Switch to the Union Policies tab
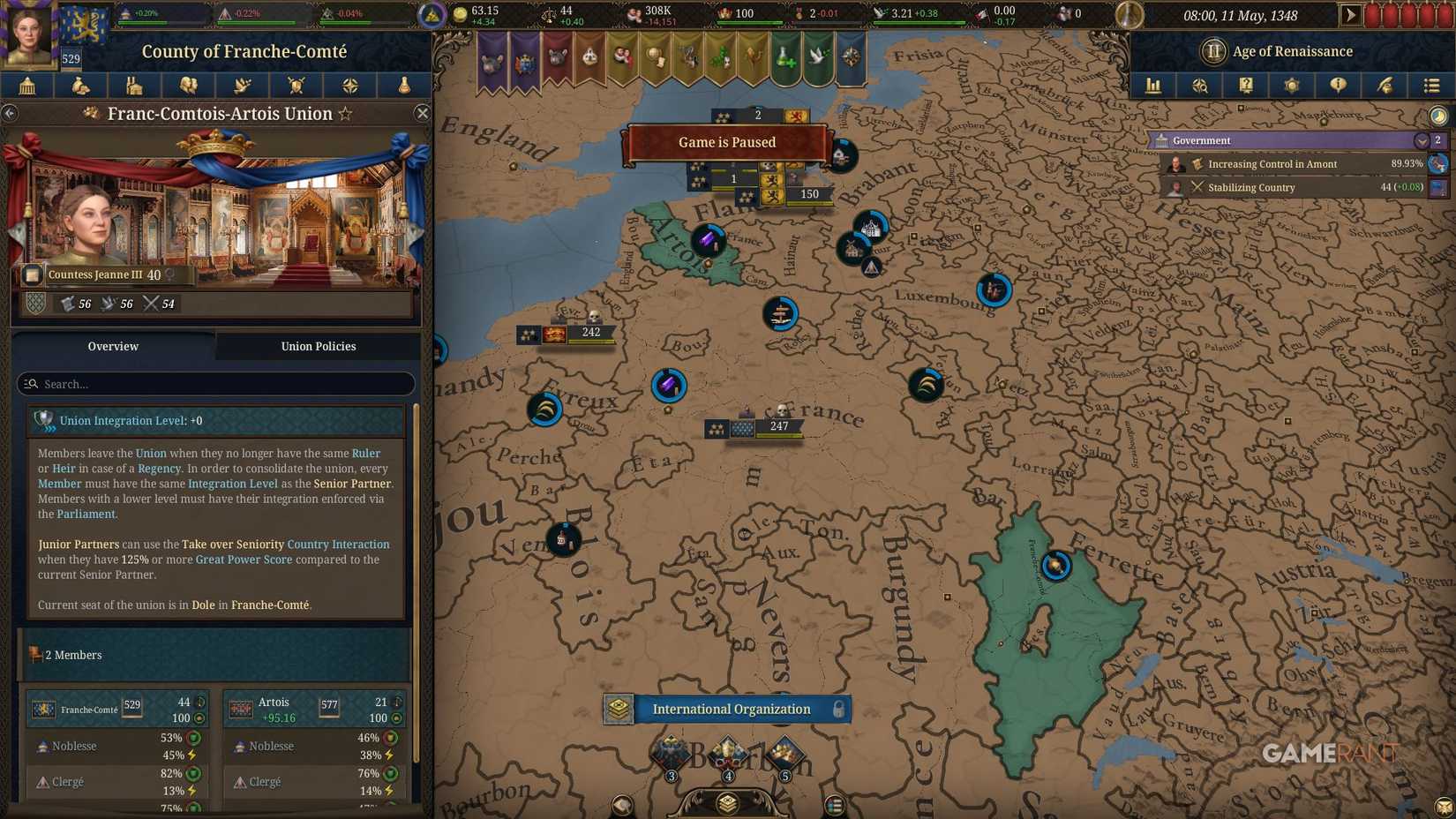Screen dimensions: 1456x819 point(318,346)
